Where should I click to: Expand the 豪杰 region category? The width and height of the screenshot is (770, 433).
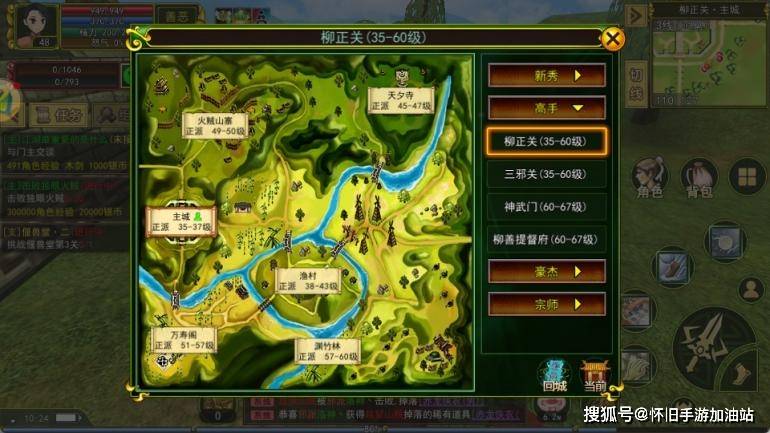(546, 271)
